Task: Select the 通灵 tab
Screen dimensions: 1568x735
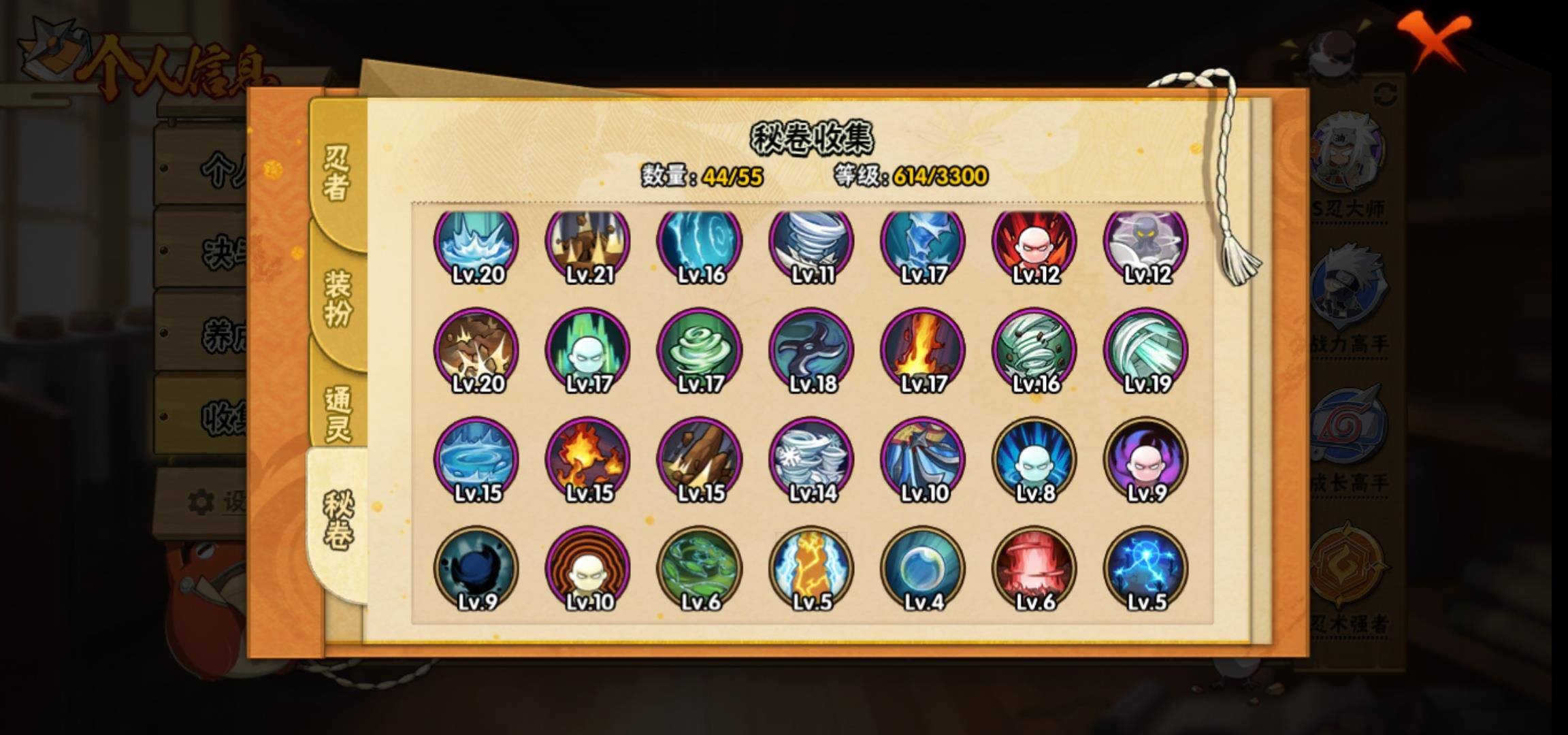Action: point(338,414)
